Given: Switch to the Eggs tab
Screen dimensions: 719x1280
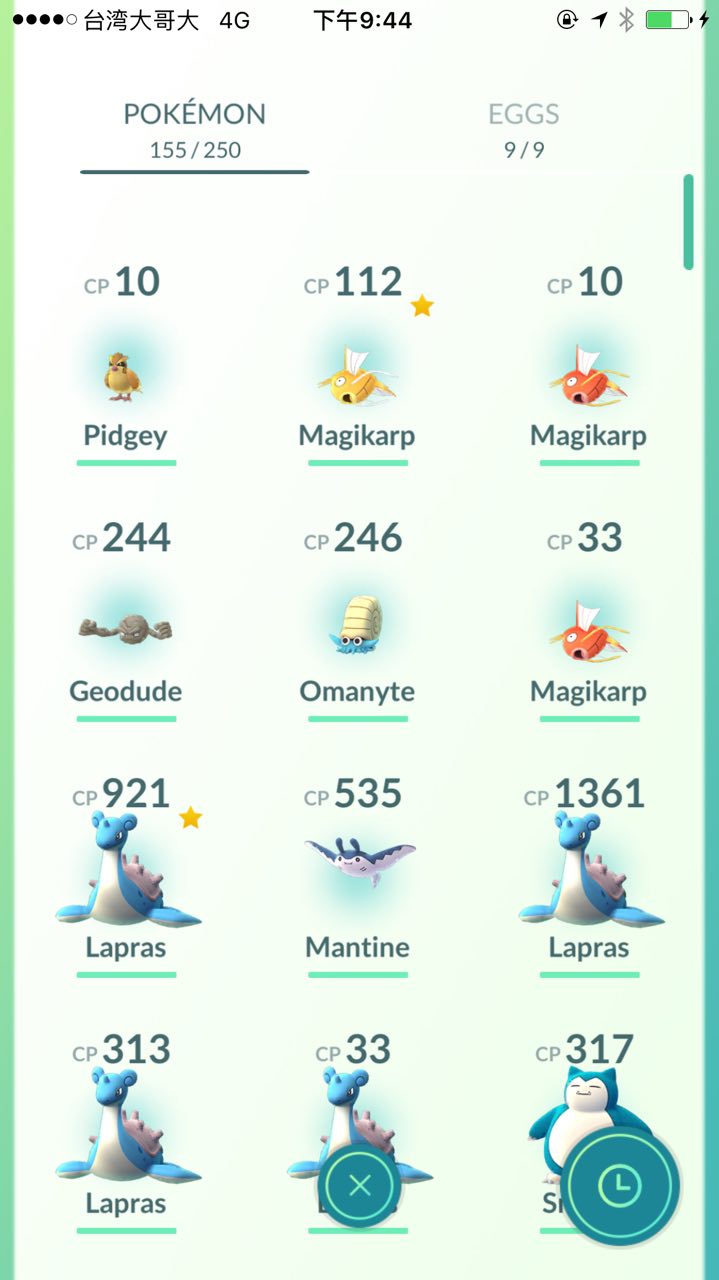Looking at the screenshot, I should click(x=523, y=129).
